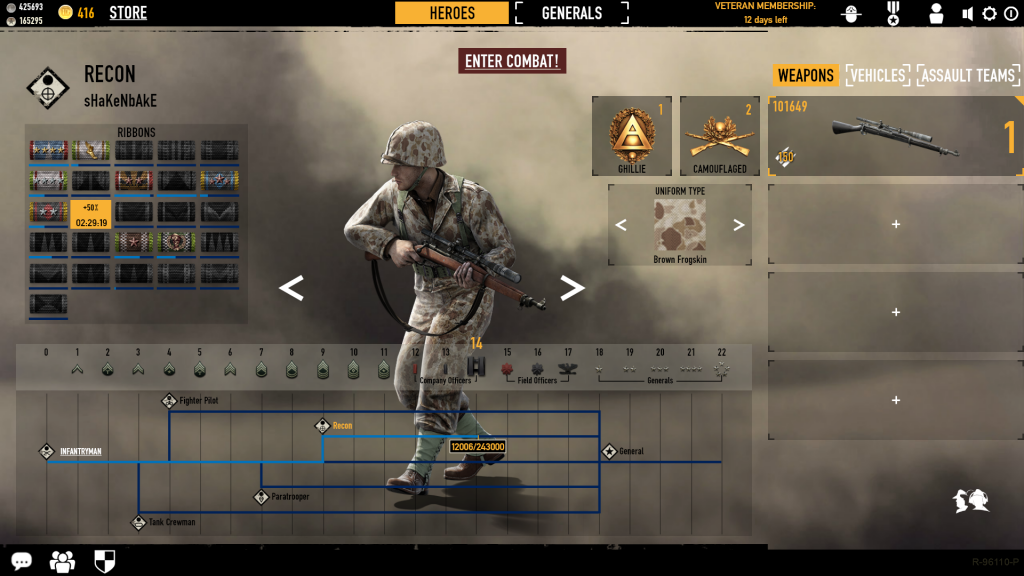1024x576 pixels.
Task: Switch to the Generals tab
Action: (572, 13)
